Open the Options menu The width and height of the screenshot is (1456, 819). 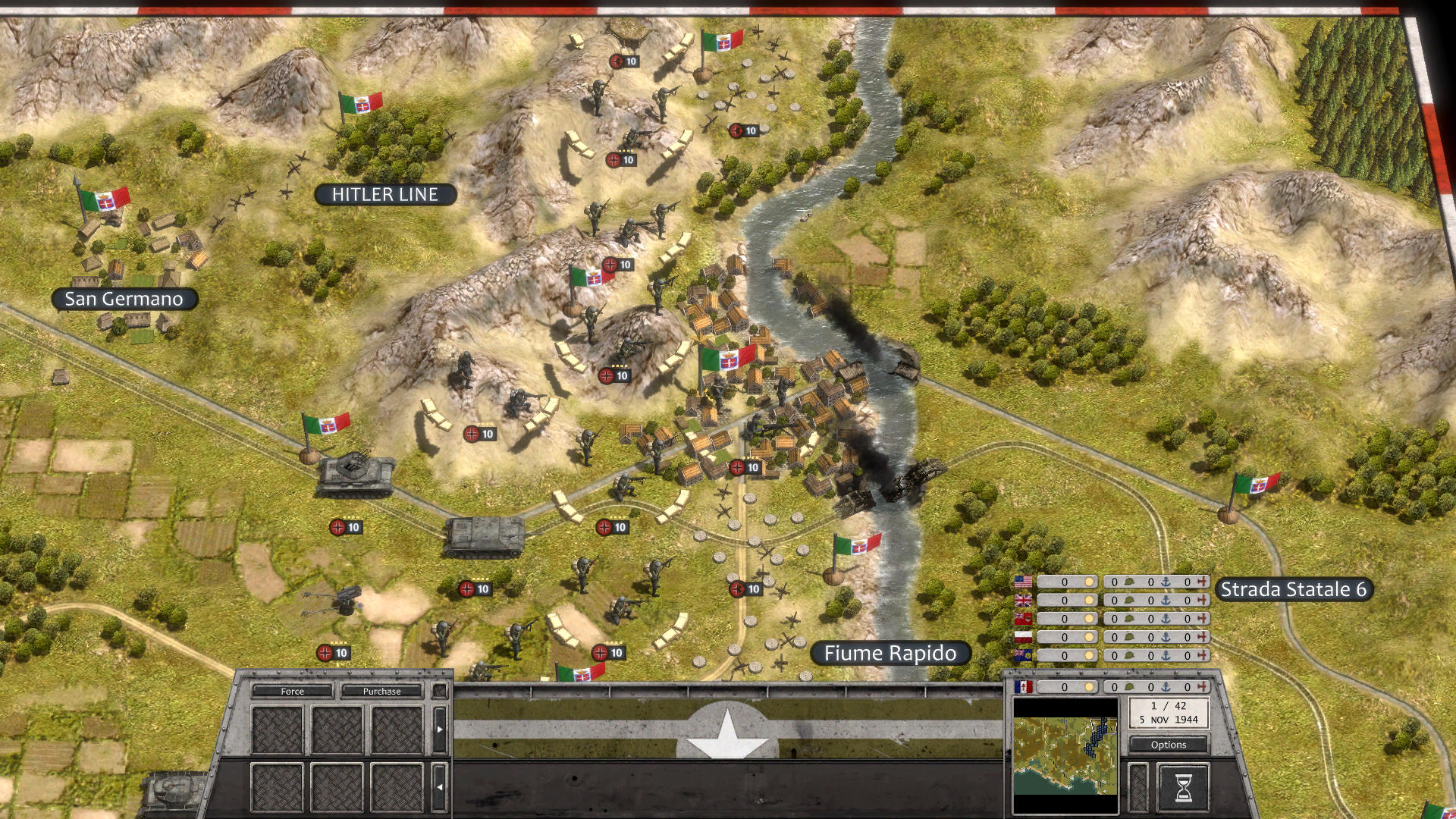[1169, 744]
